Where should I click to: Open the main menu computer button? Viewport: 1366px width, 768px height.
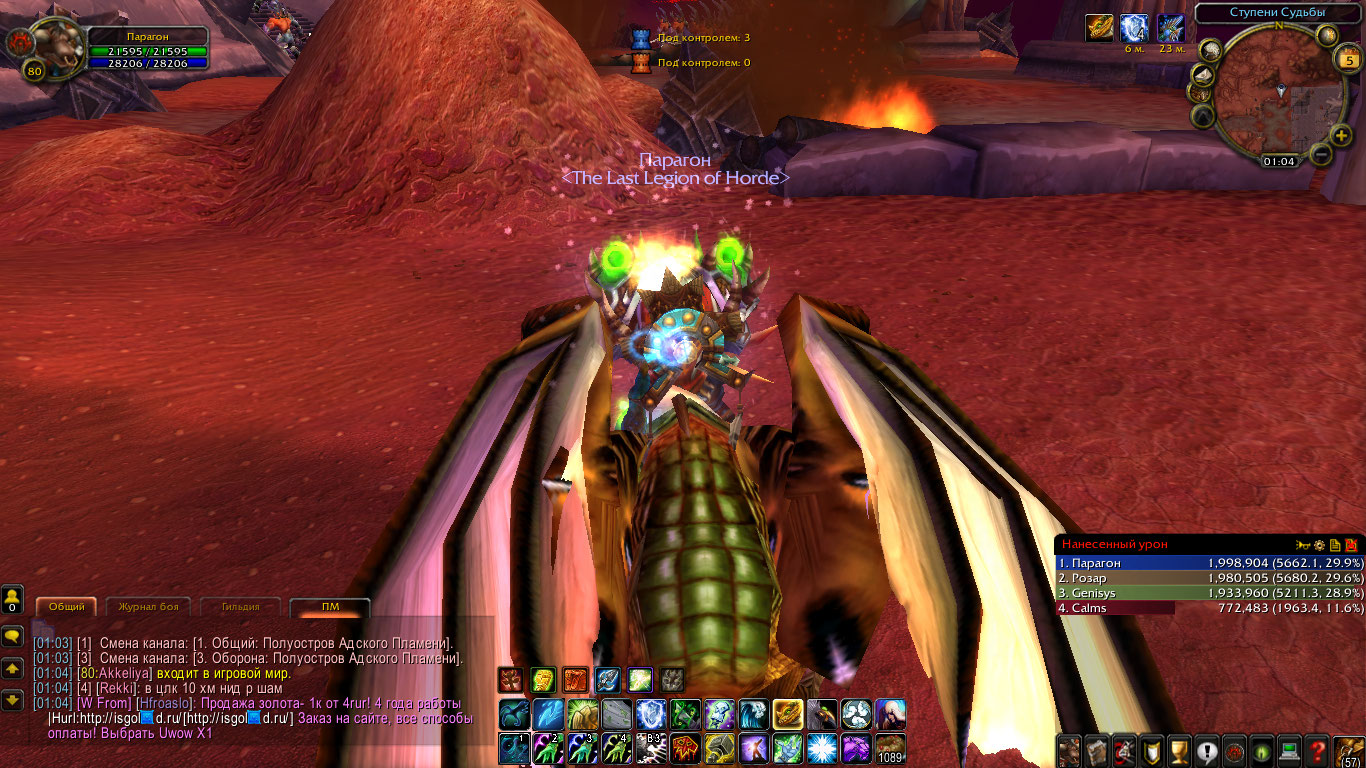tap(1290, 750)
